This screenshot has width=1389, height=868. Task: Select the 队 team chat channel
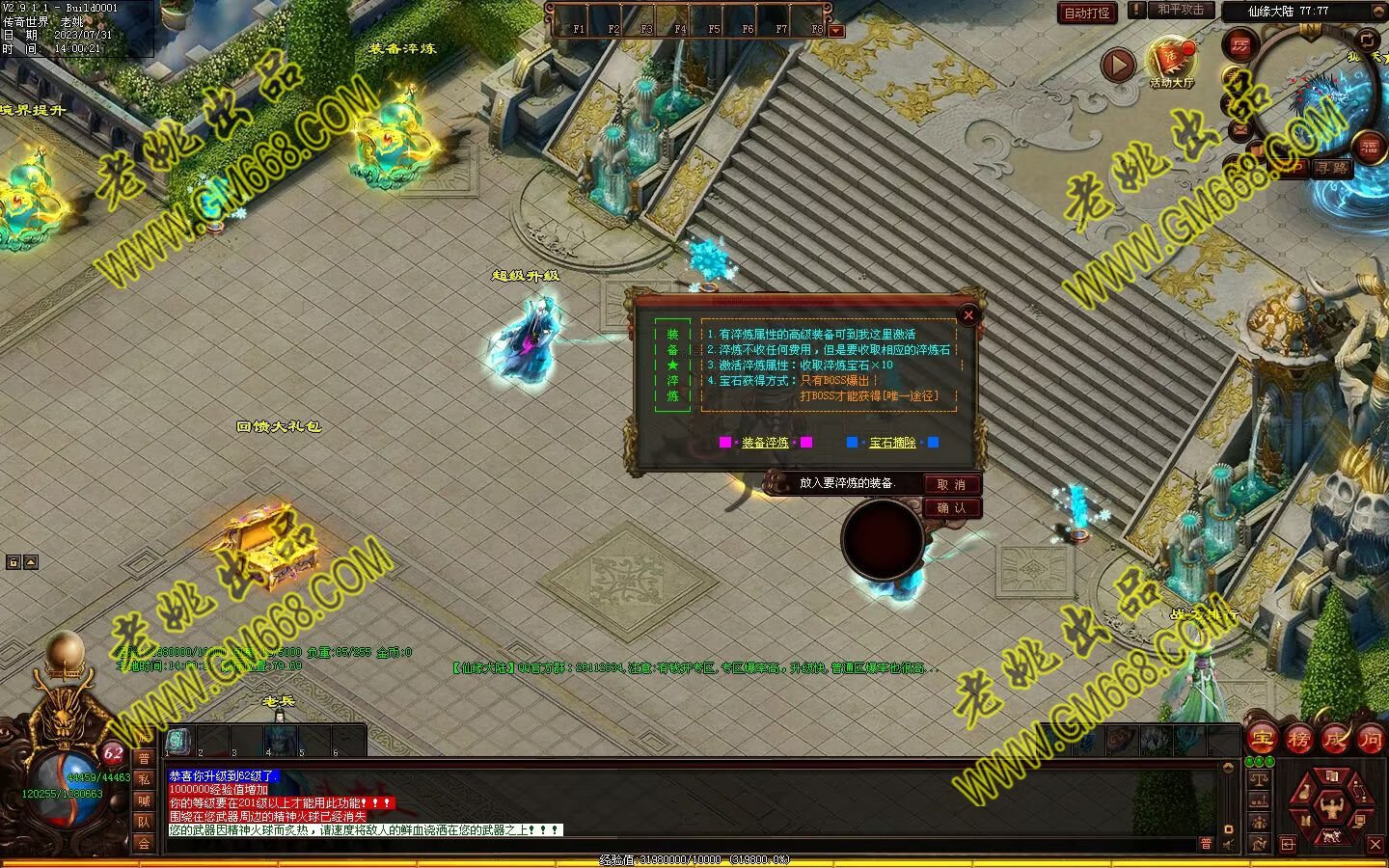pyautogui.click(x=144, y=822)
